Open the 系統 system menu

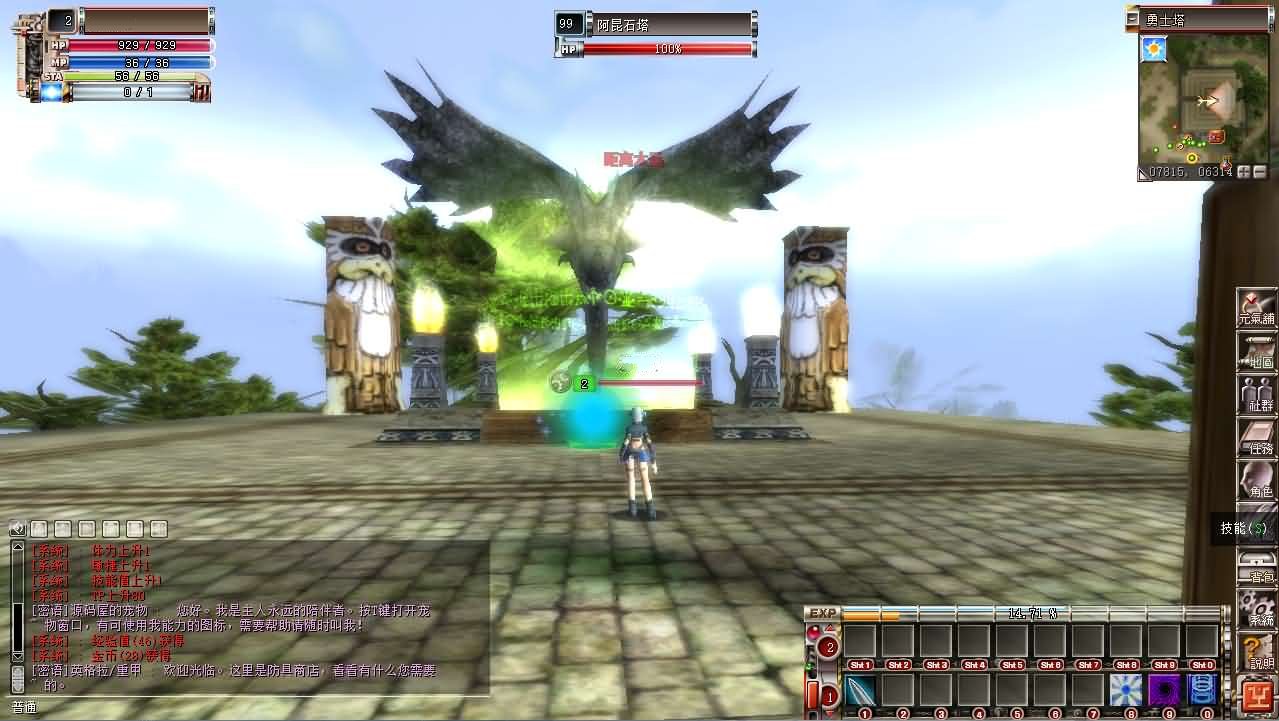[x=1256, y=607]
